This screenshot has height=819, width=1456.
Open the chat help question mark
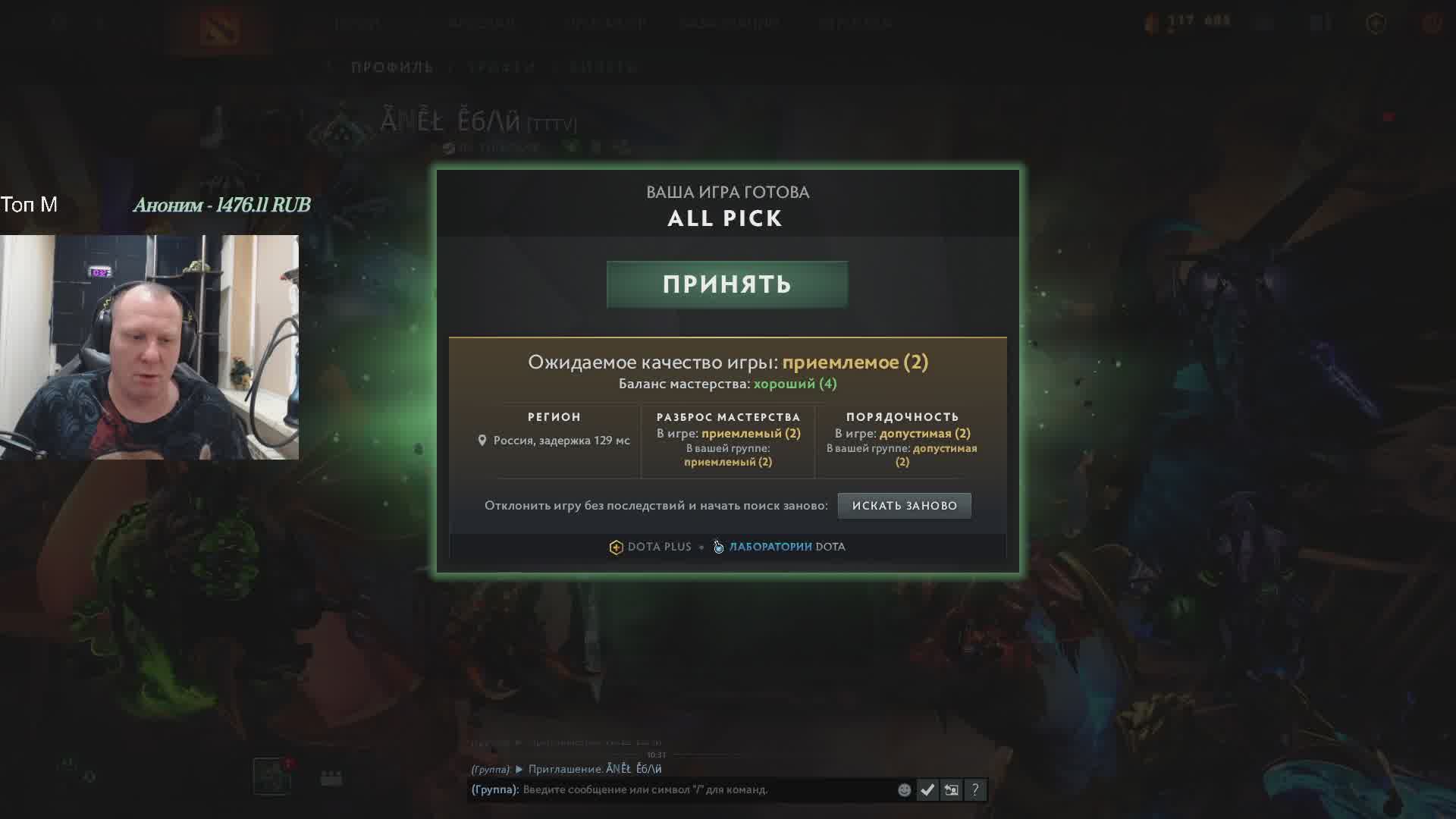point(975,790)
